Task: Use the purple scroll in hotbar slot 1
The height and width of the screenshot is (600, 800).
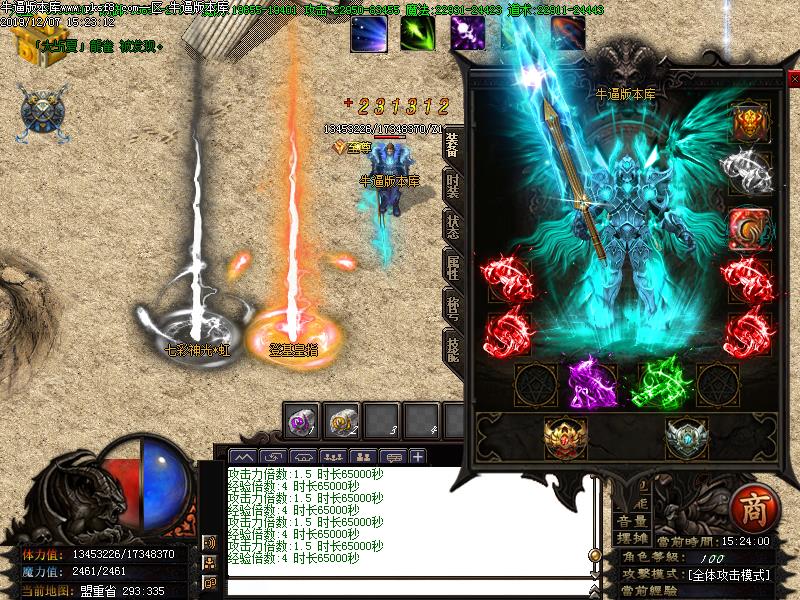Action: pos(303,421)
